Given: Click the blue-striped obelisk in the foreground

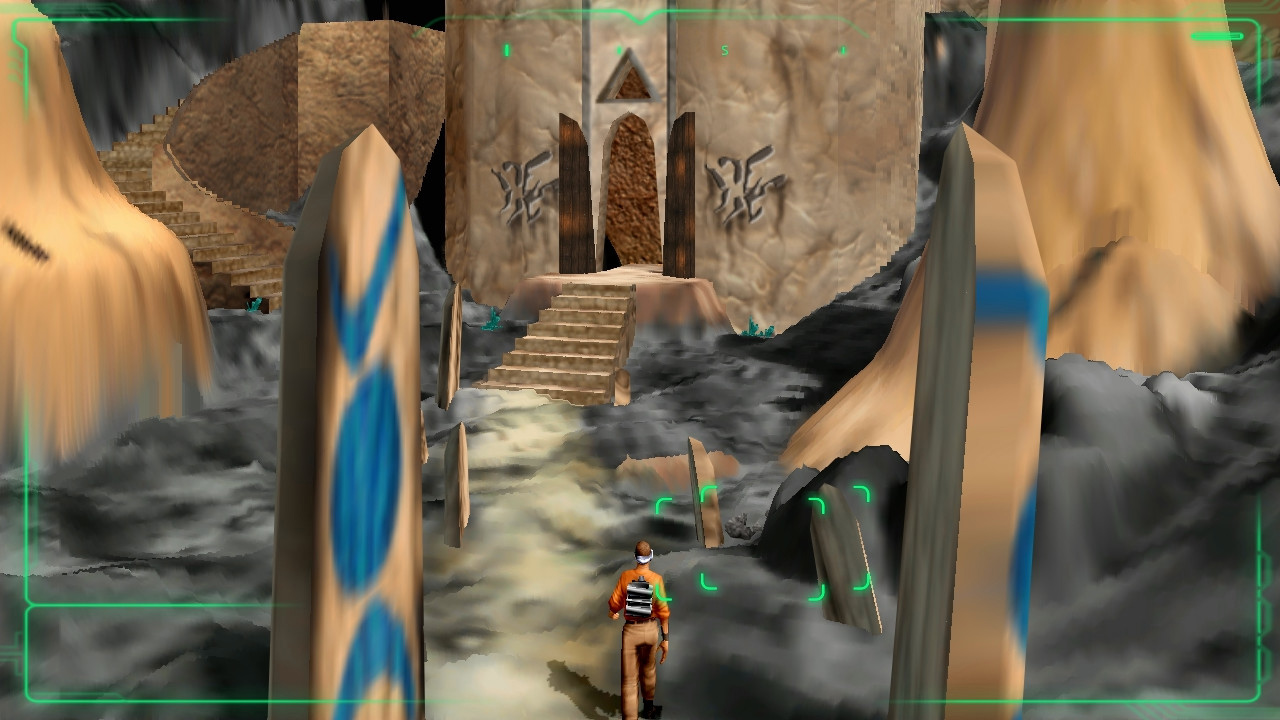Looking at the screenshot, I should tap(365, 430).
